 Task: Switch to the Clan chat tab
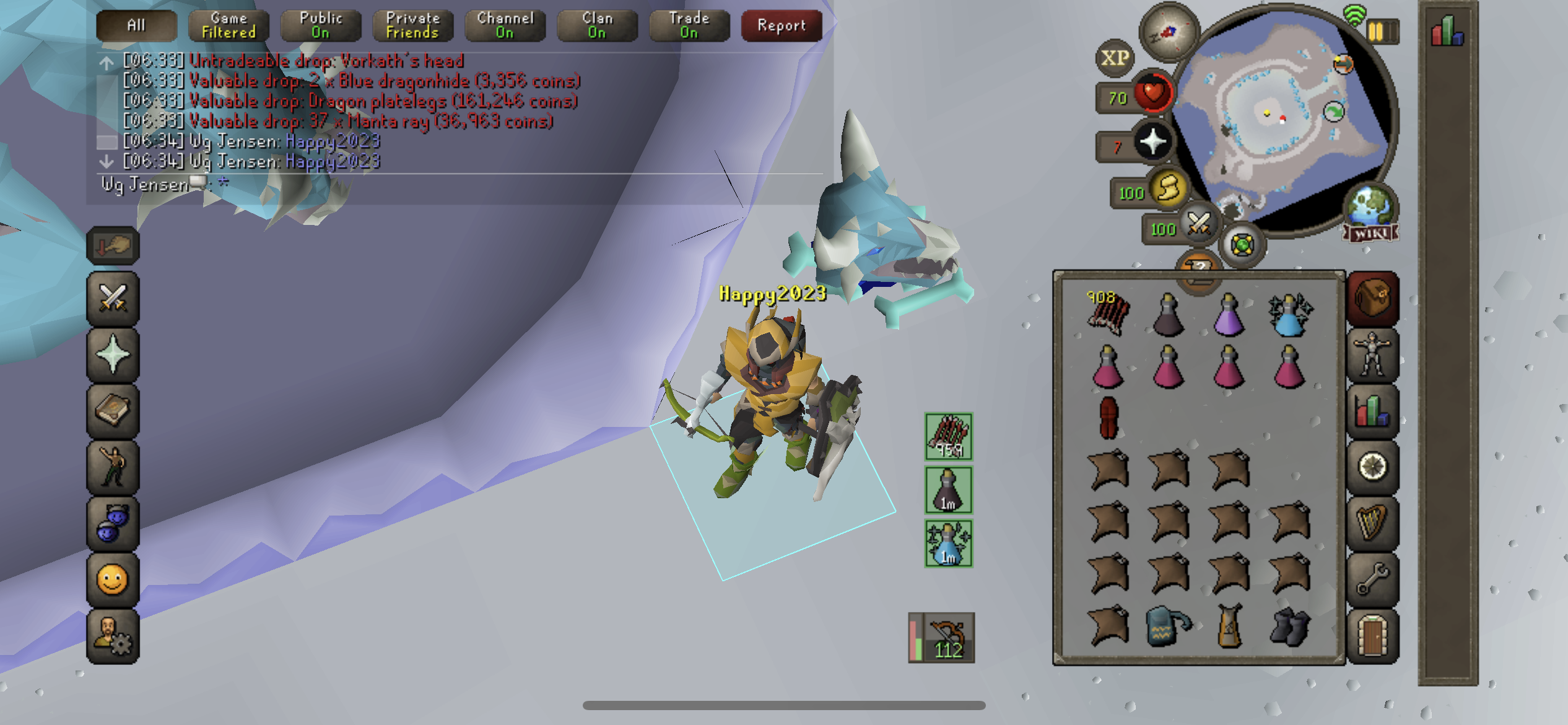coord(597,25)
